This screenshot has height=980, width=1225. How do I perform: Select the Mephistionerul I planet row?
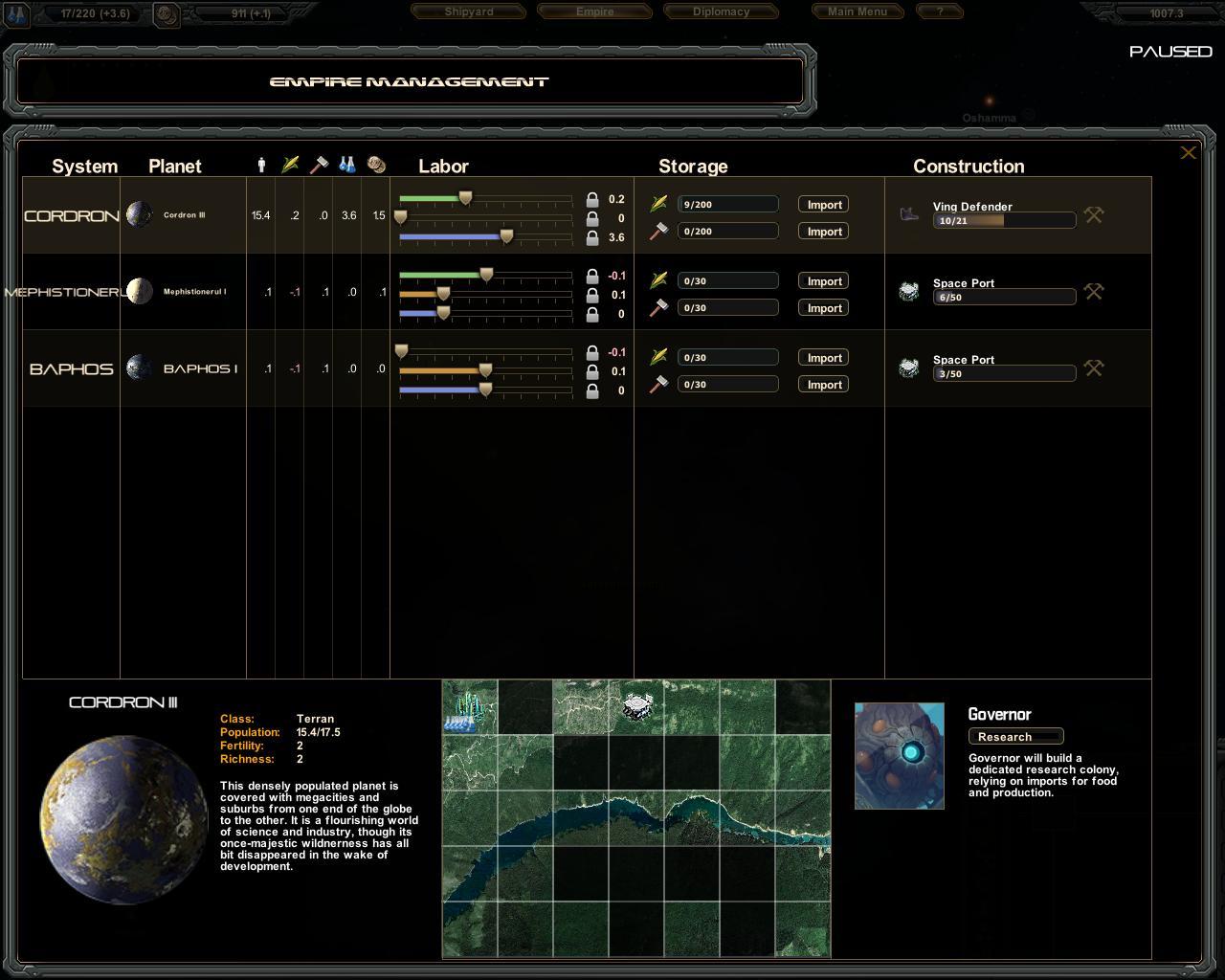(x=194, y=292)
